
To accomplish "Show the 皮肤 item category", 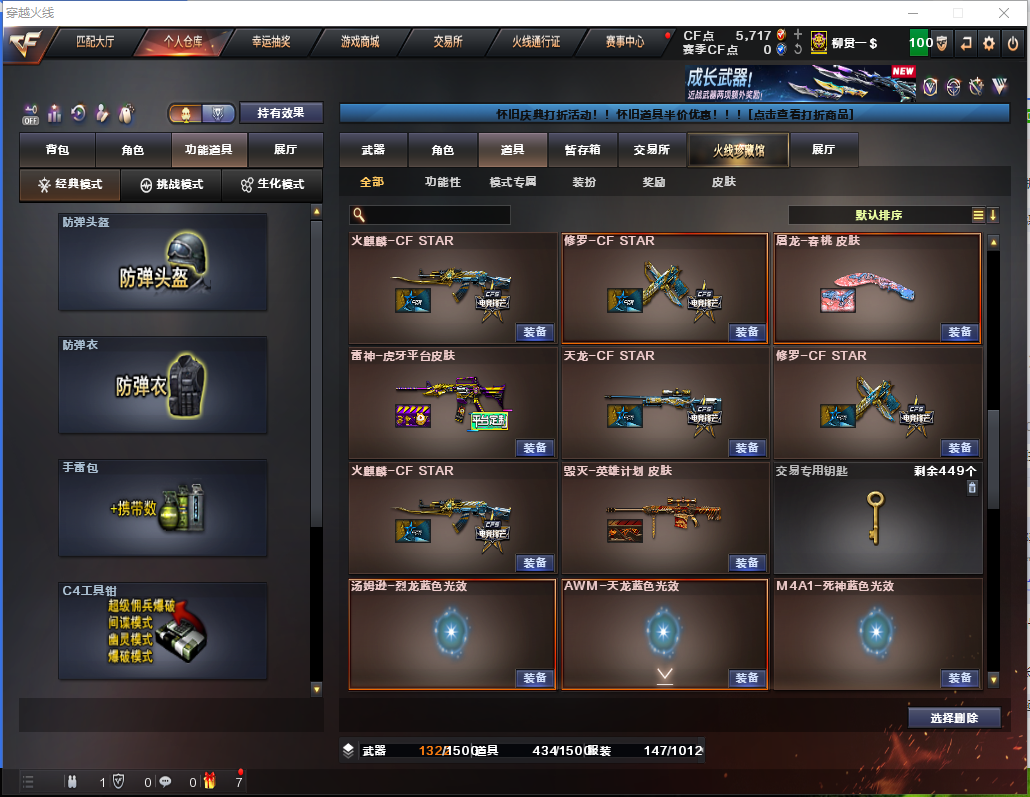I will [723, 182].
